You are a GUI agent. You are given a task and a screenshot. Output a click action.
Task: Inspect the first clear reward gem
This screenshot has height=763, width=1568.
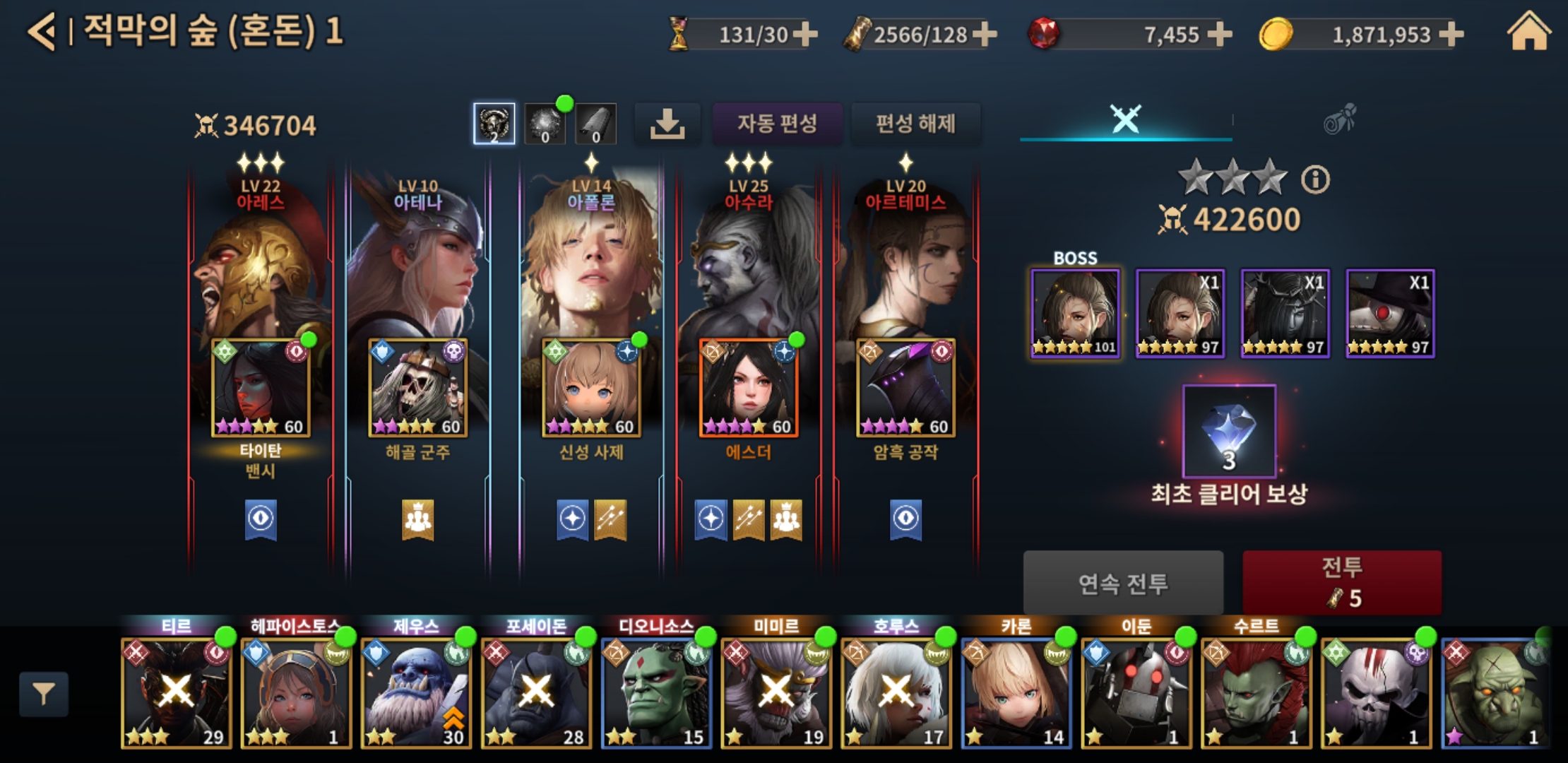coord(1229,431)
